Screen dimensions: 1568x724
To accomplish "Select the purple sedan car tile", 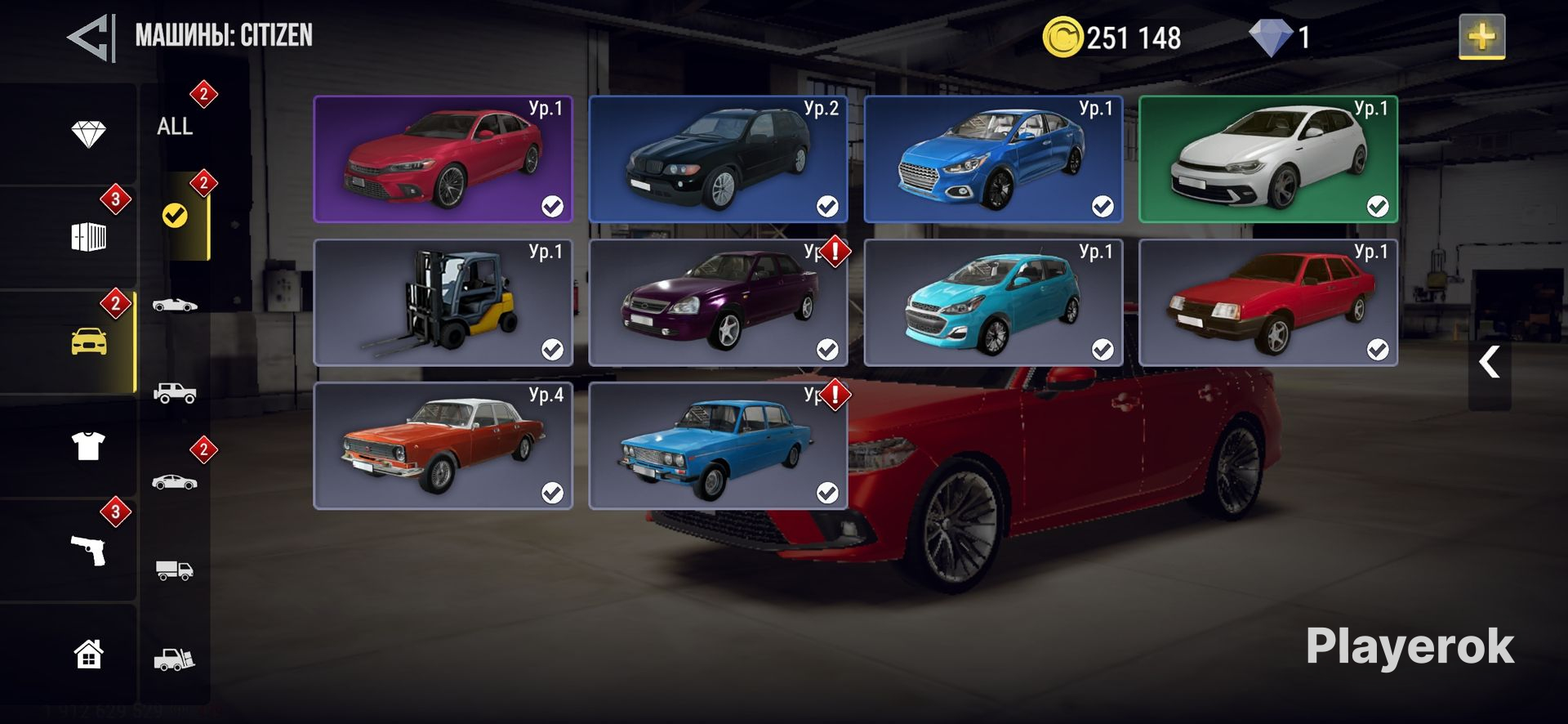I will pyautogui.click(x=718, y=302).
